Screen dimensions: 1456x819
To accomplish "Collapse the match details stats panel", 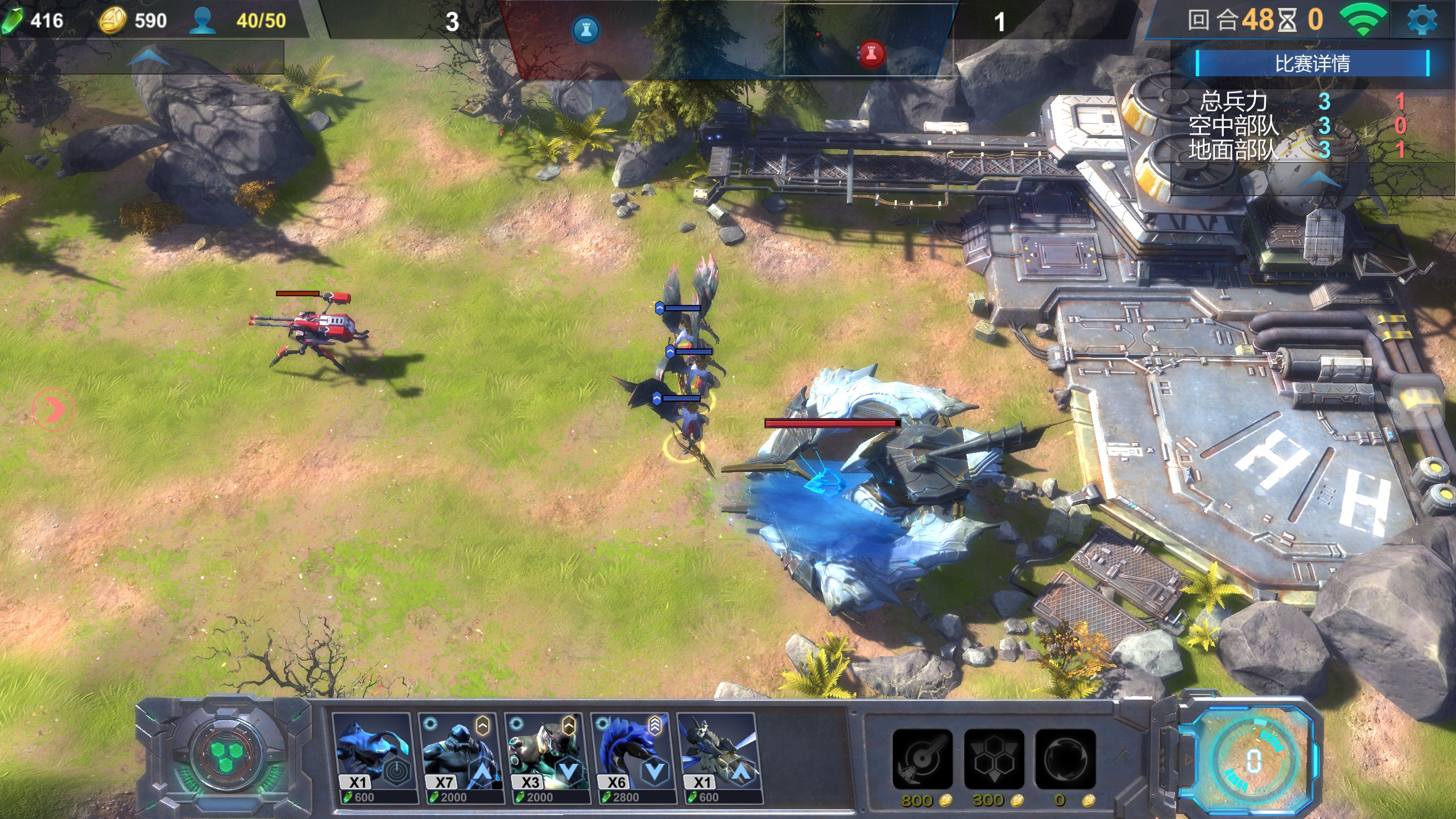I will [1319, 180].
